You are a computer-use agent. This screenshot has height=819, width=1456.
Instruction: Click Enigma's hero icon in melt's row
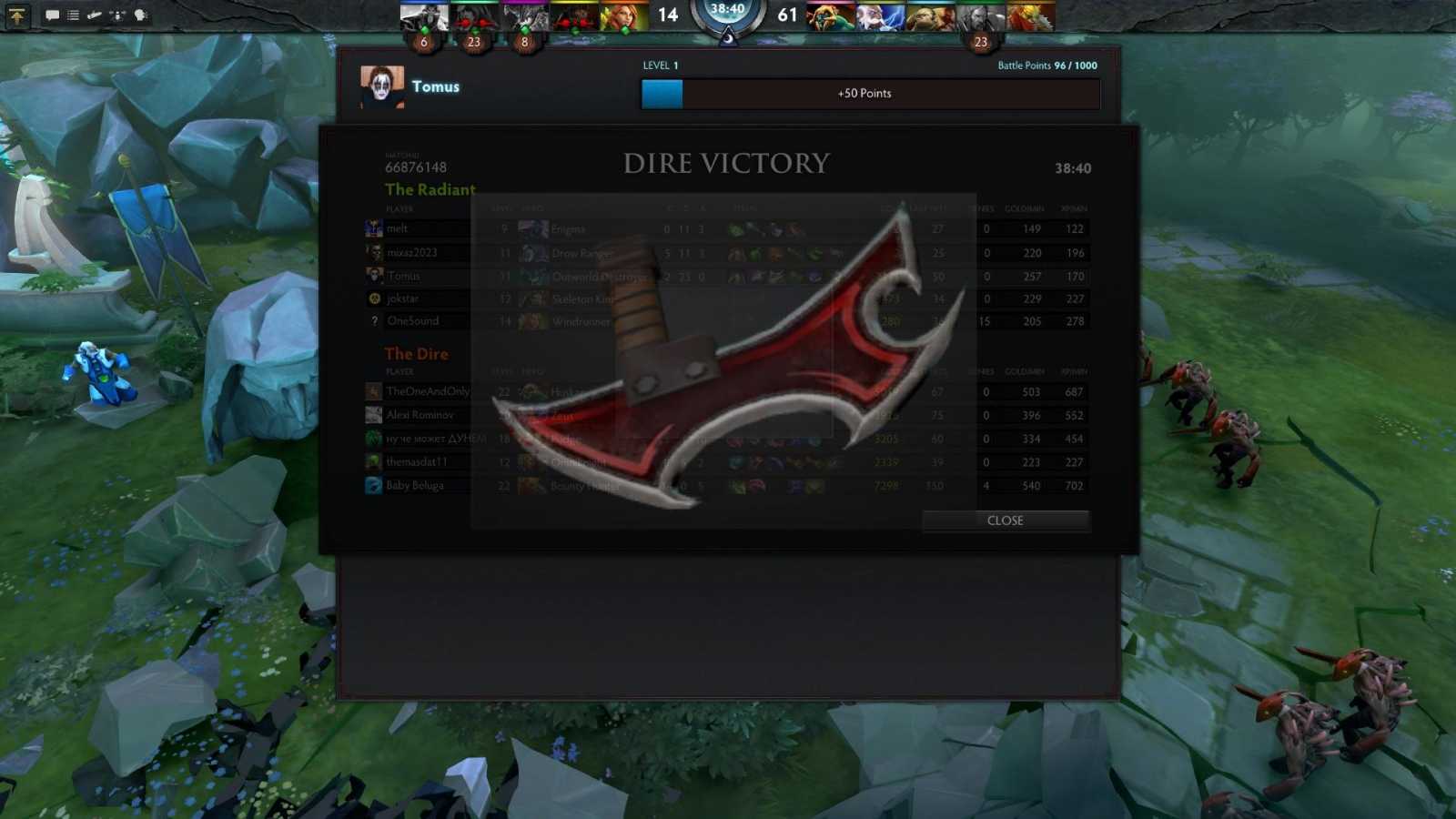tap(532, 228)
